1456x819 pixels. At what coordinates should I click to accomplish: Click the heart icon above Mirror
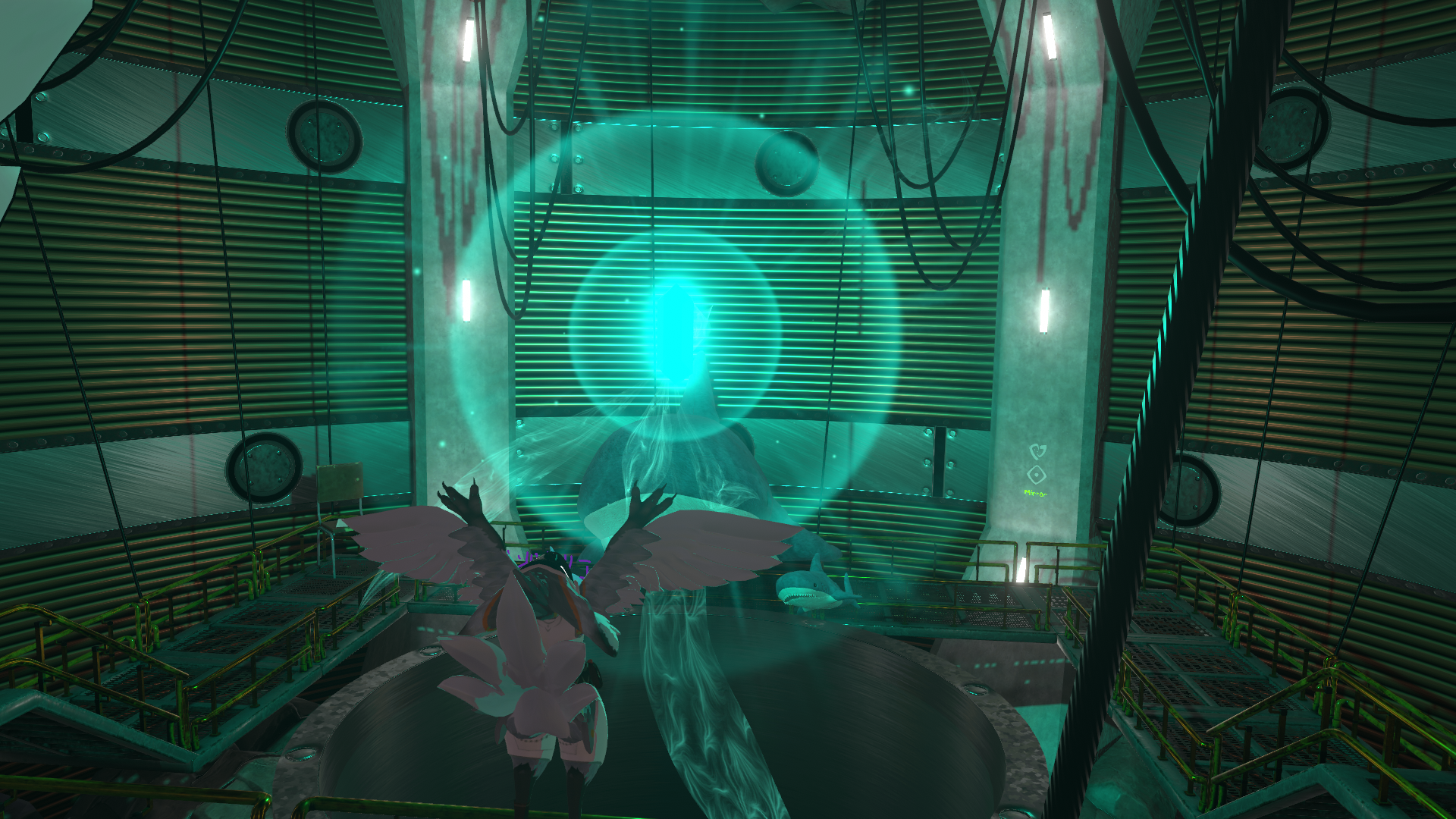pyautogui.click(x=1037, y=451)
